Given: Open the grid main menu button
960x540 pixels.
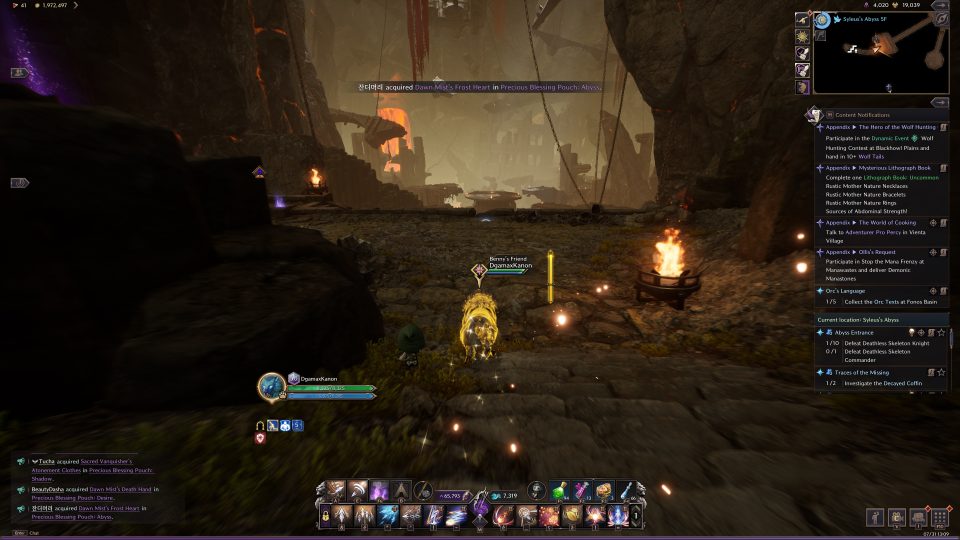Looking at the screenshot, I should (939, 517).
